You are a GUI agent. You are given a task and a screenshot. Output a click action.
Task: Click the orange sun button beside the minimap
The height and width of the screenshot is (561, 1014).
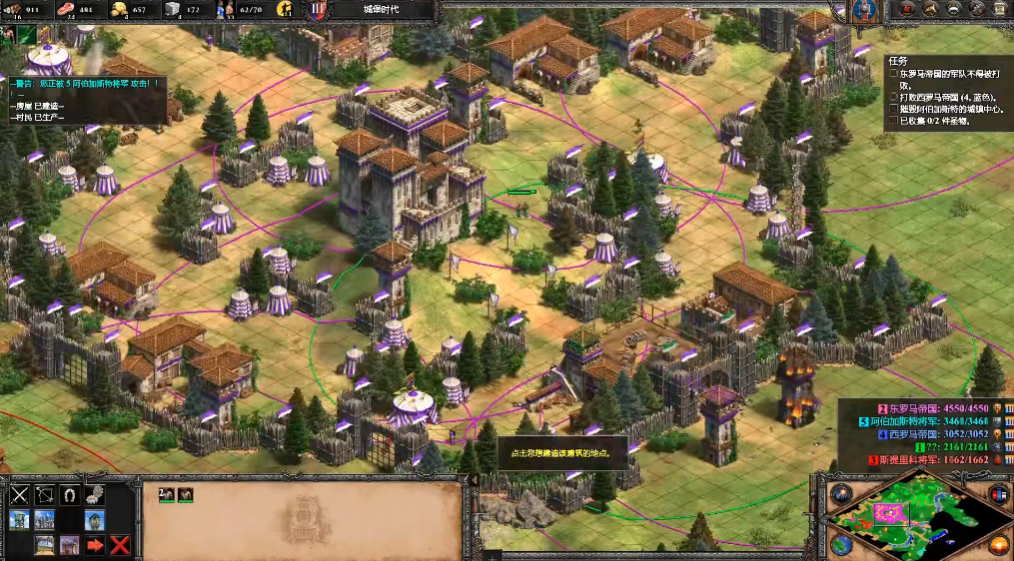coord(997,545)
